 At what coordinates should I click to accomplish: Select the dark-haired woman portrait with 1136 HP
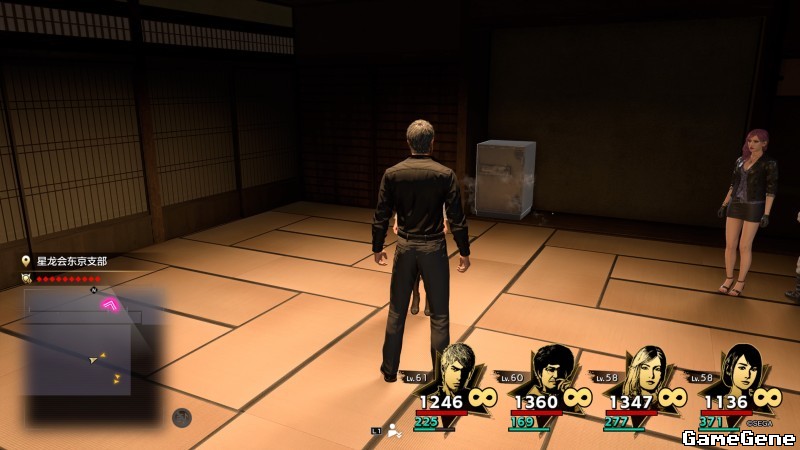click(x=737, y=369)
